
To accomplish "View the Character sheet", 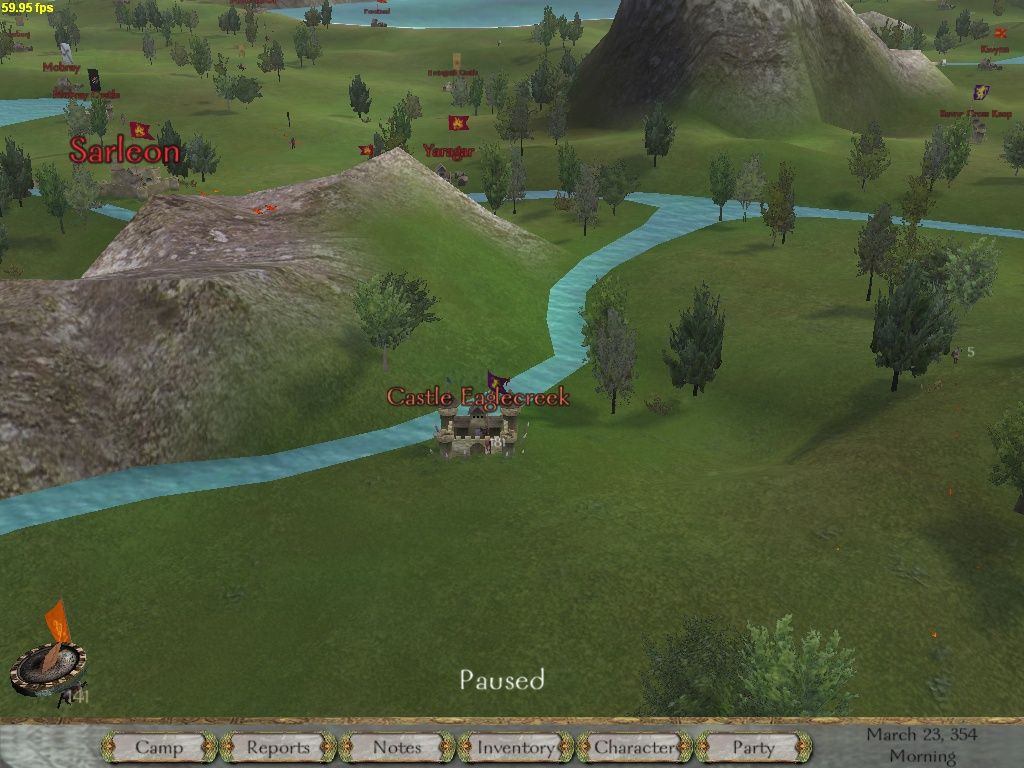I will pos(635,747).
